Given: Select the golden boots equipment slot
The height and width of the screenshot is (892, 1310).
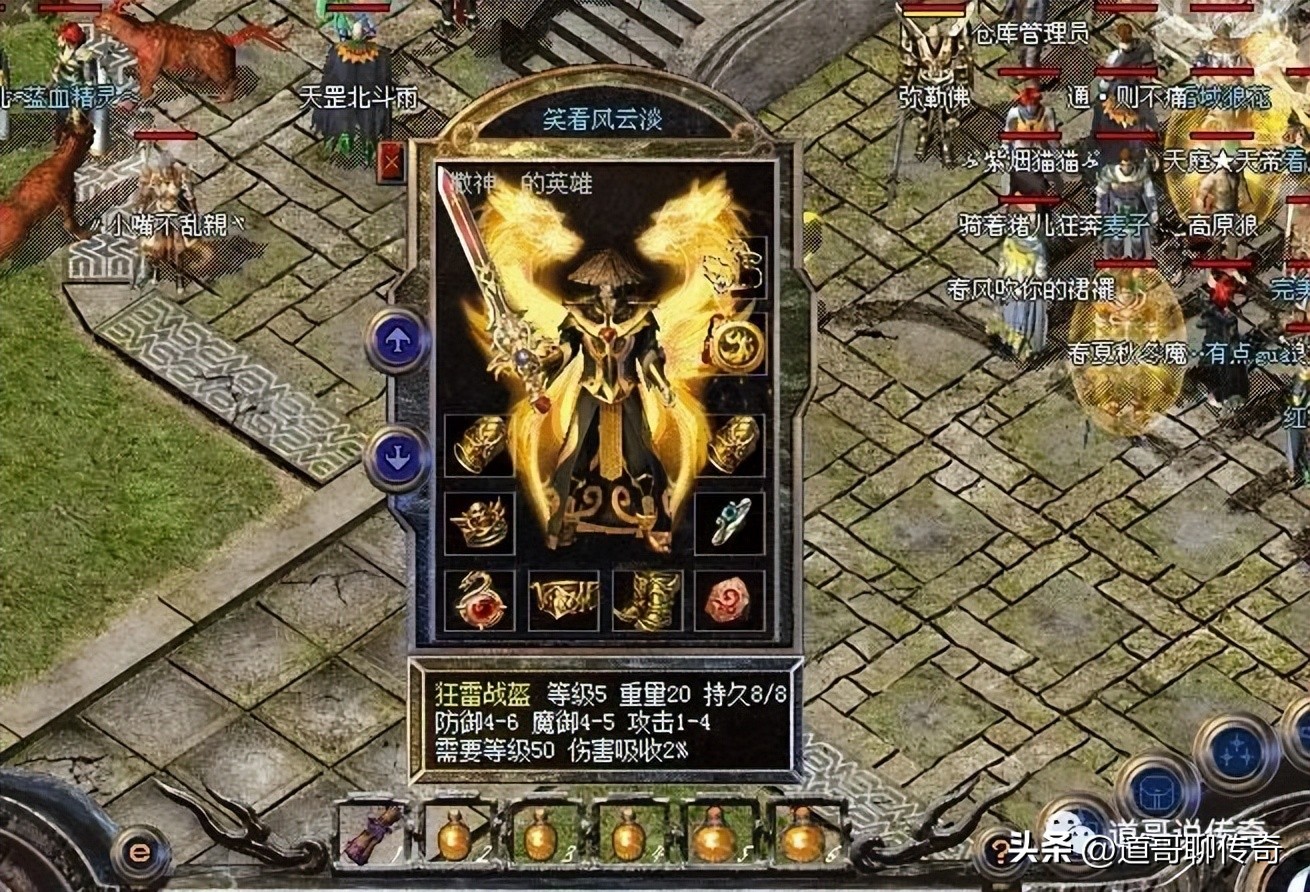Looking at the screenshot, I should [647, 601].
